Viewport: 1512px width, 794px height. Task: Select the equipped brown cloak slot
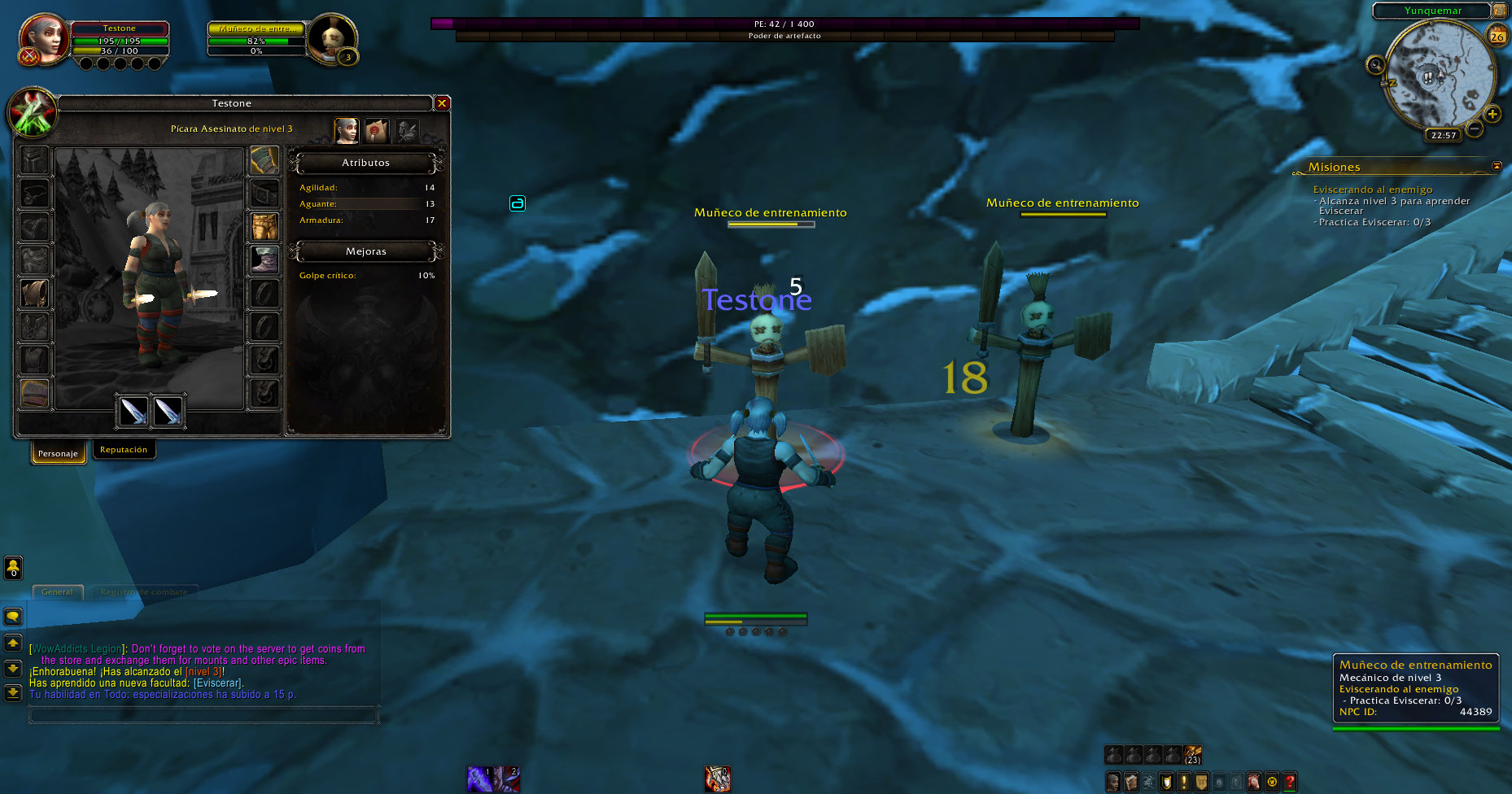[x=34, y=294]
